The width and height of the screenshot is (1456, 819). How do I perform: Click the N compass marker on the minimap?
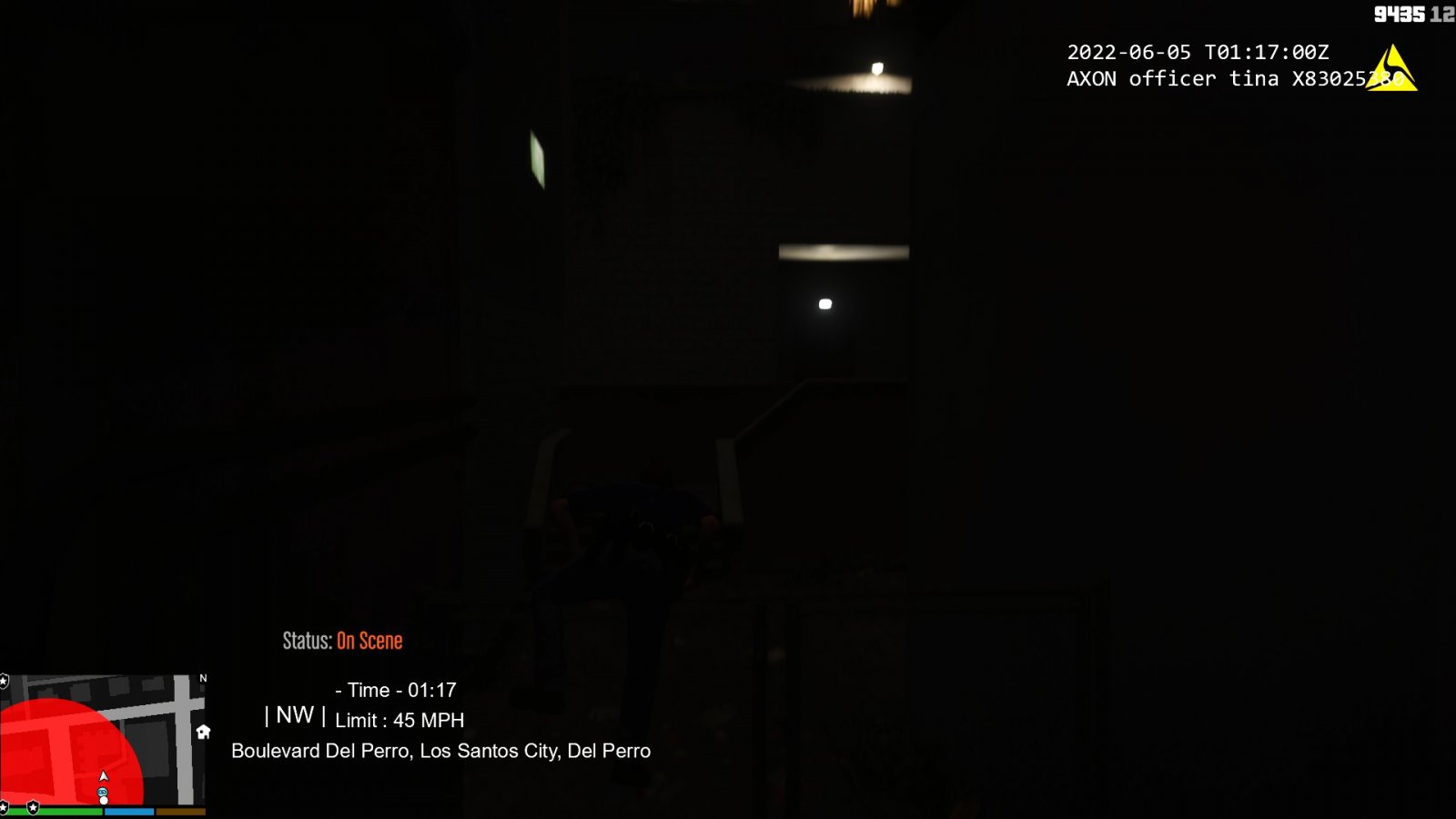[203, 678]
